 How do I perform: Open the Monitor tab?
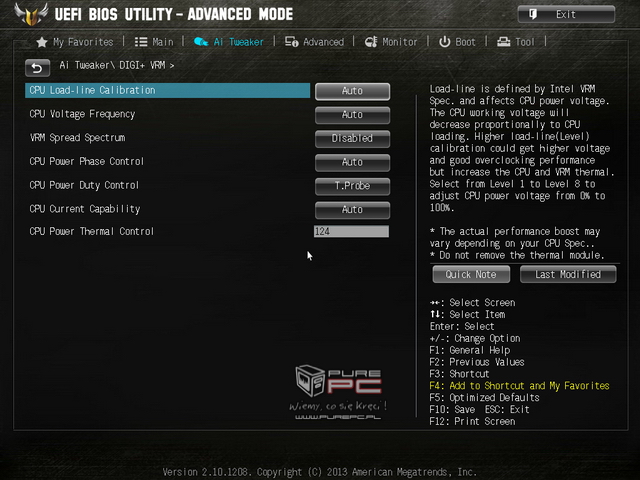coord(391,42)
